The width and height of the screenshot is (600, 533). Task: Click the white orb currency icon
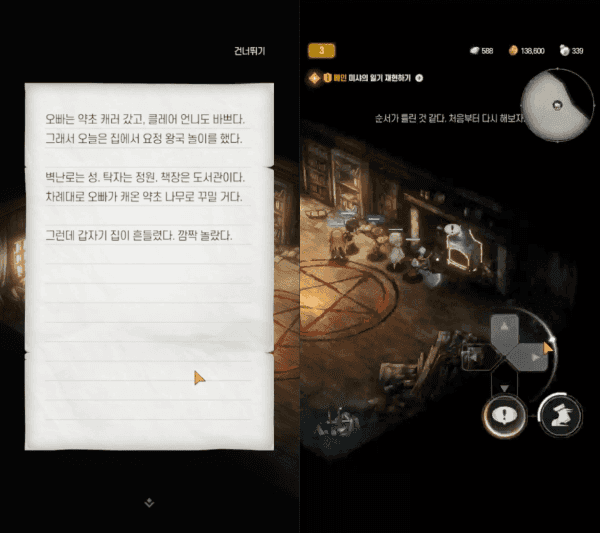(565, 50)
